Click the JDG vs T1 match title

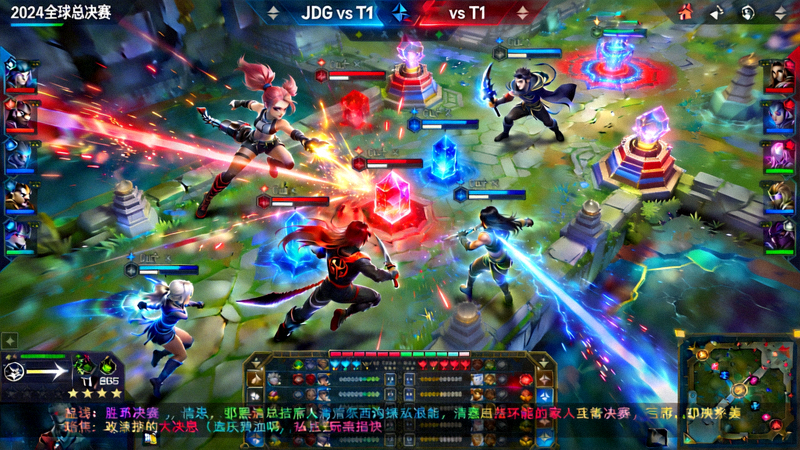pyautogui.click(x=338, y=13)
